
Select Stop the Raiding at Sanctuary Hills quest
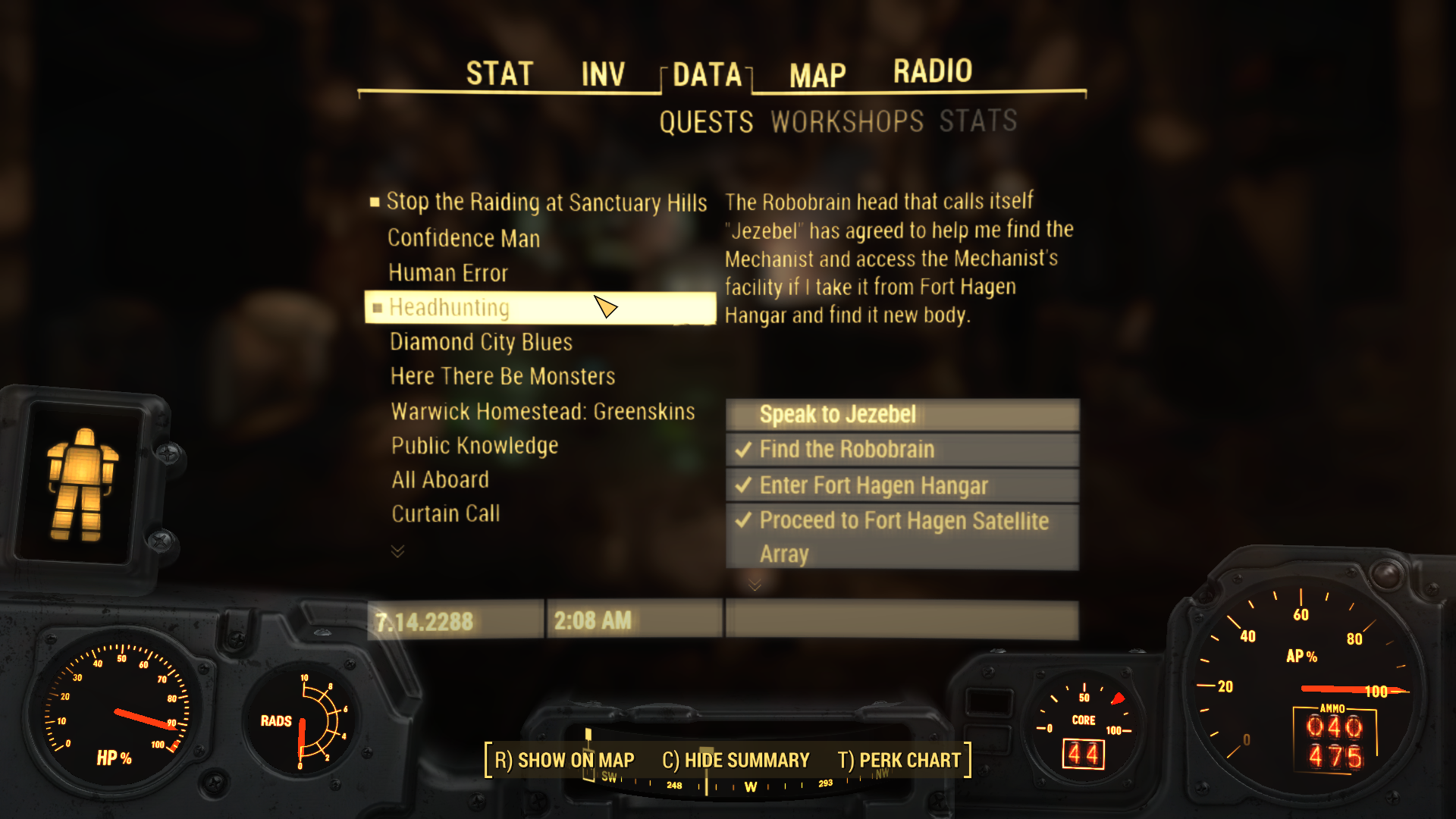[x=546, y=202]
